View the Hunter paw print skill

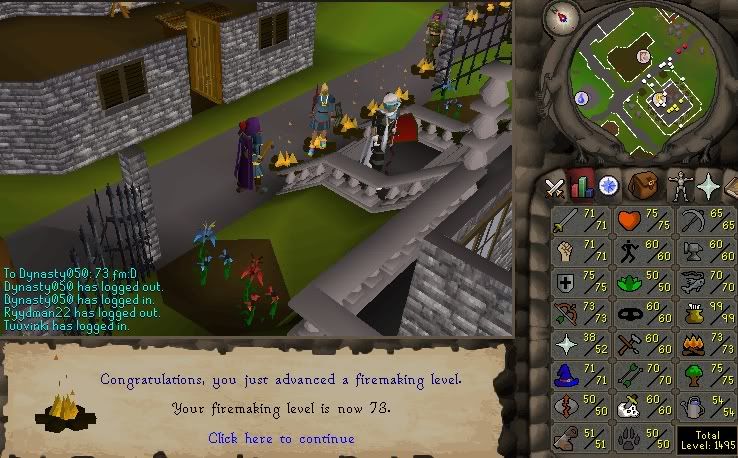pyautogui.click(x=642, y=438)
